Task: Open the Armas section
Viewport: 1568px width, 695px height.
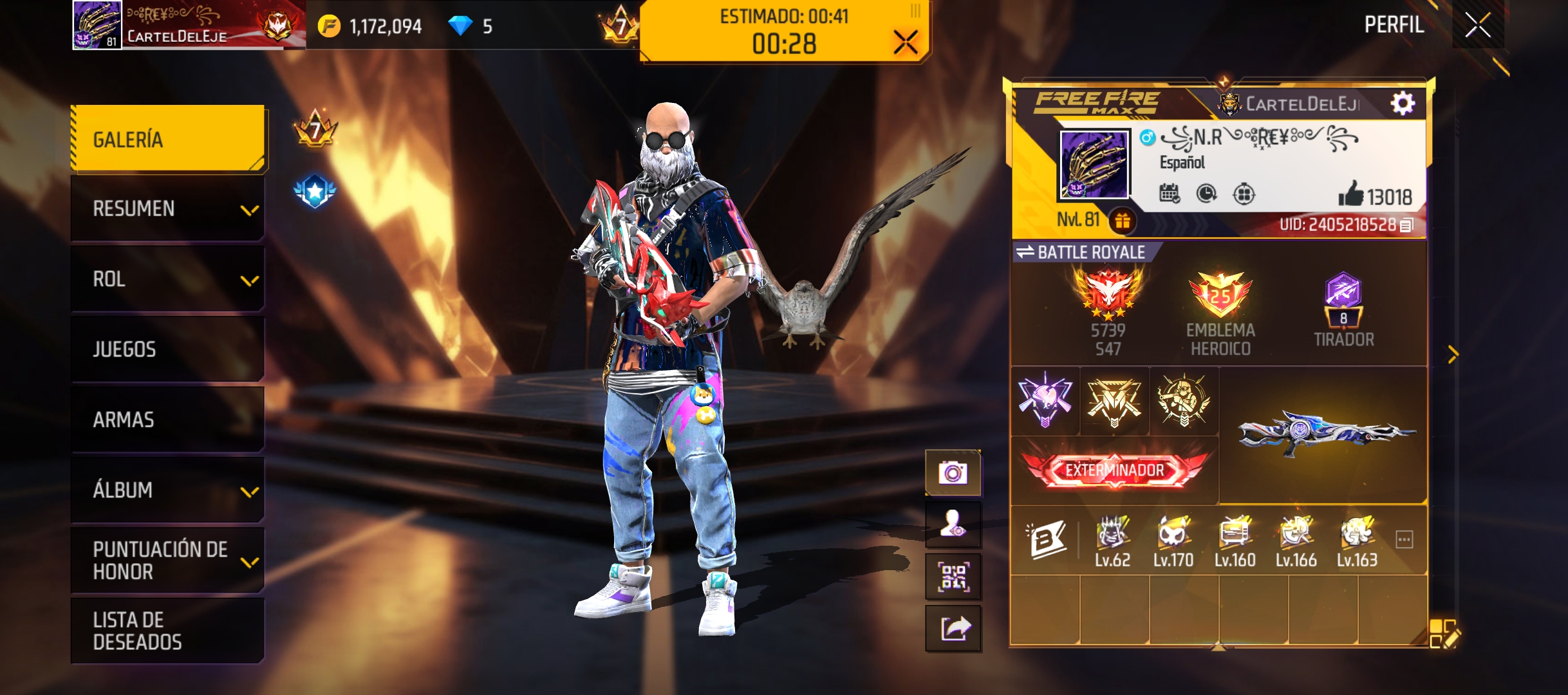Action: click(x=169, y=420)
